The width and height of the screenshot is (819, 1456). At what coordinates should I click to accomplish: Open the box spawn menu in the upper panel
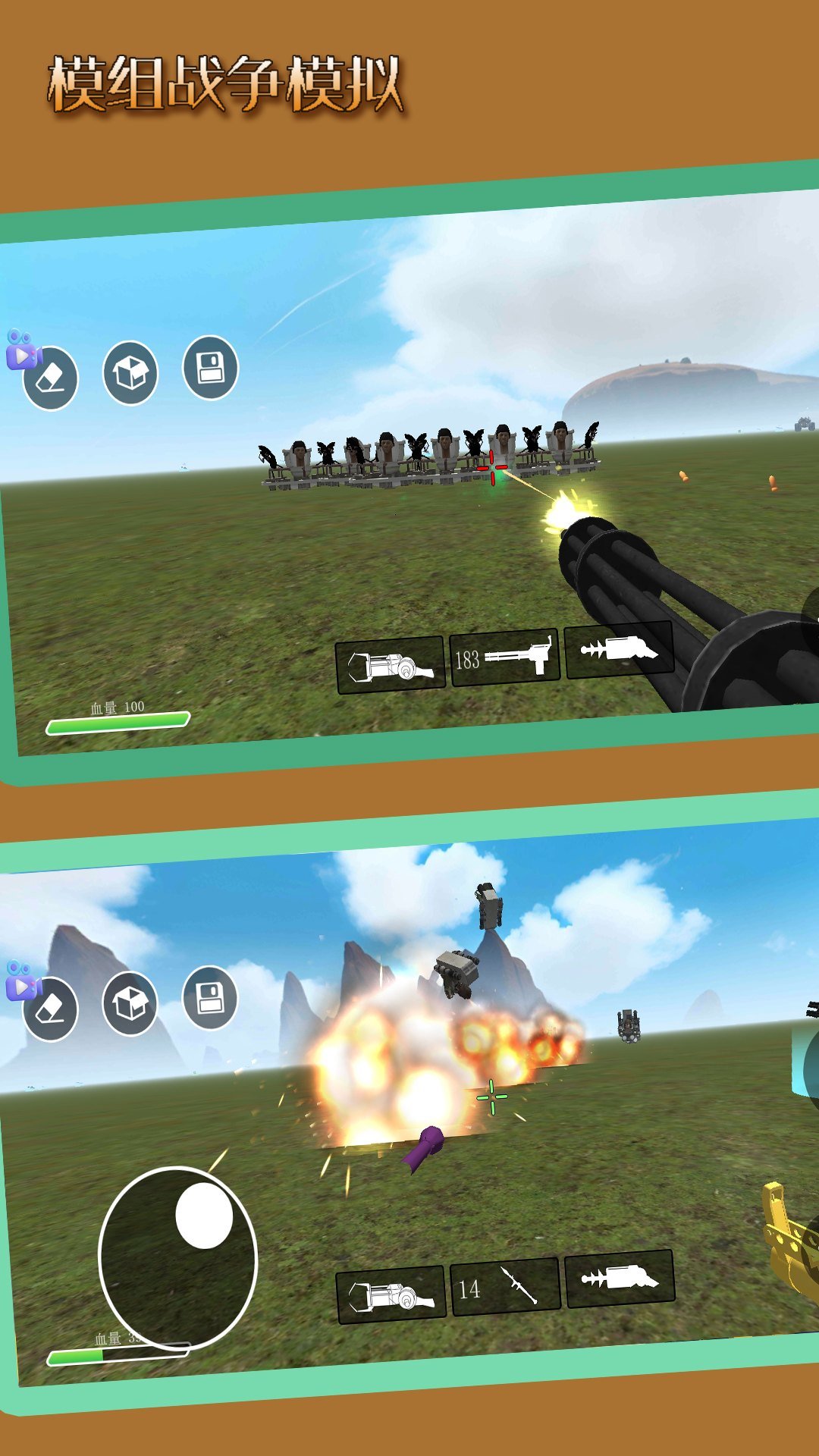tap(130, 372)
